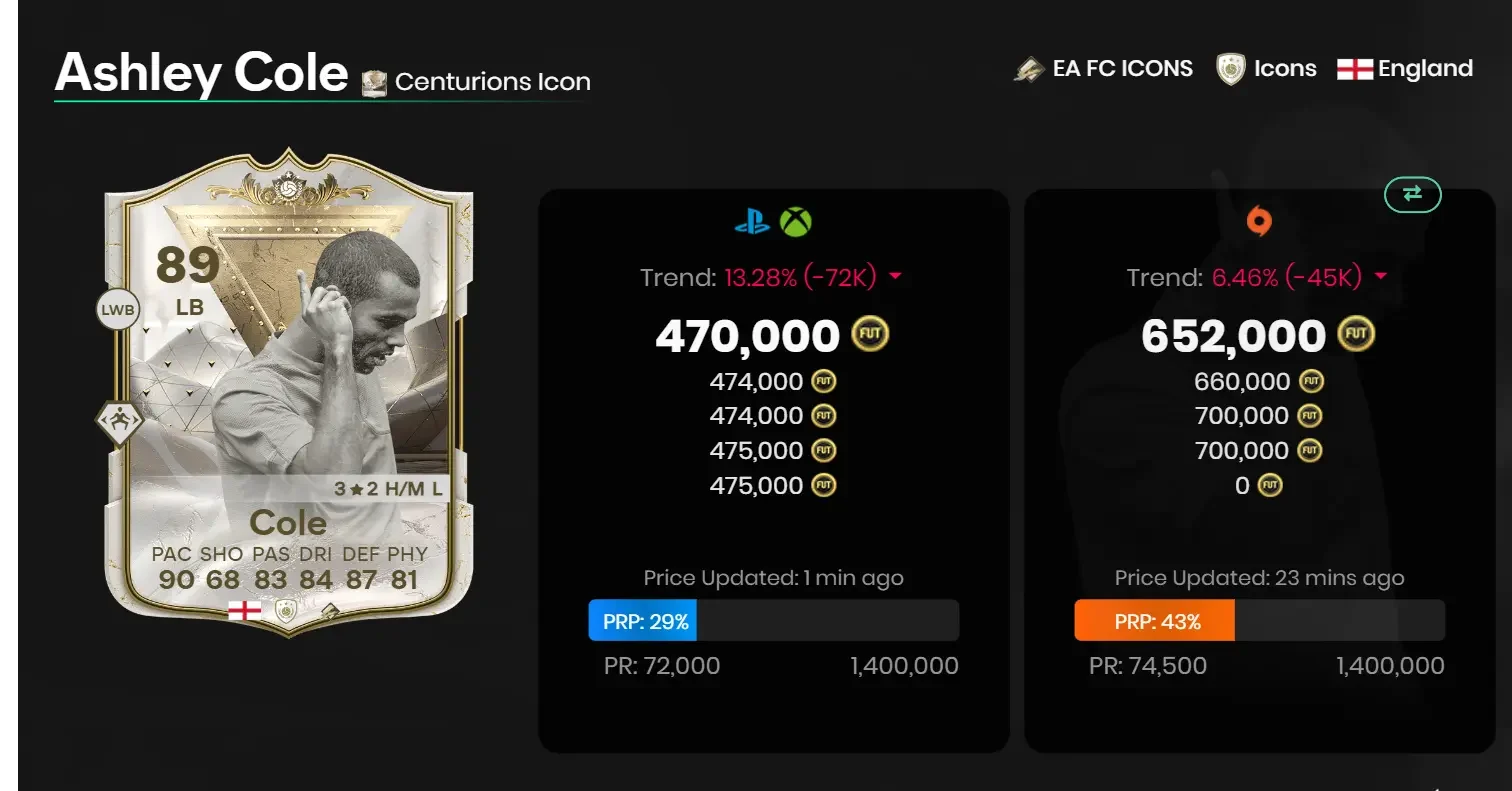Click the Ashley Cole player card
This screenshot has width=1512, height=791.
(287, 395)
